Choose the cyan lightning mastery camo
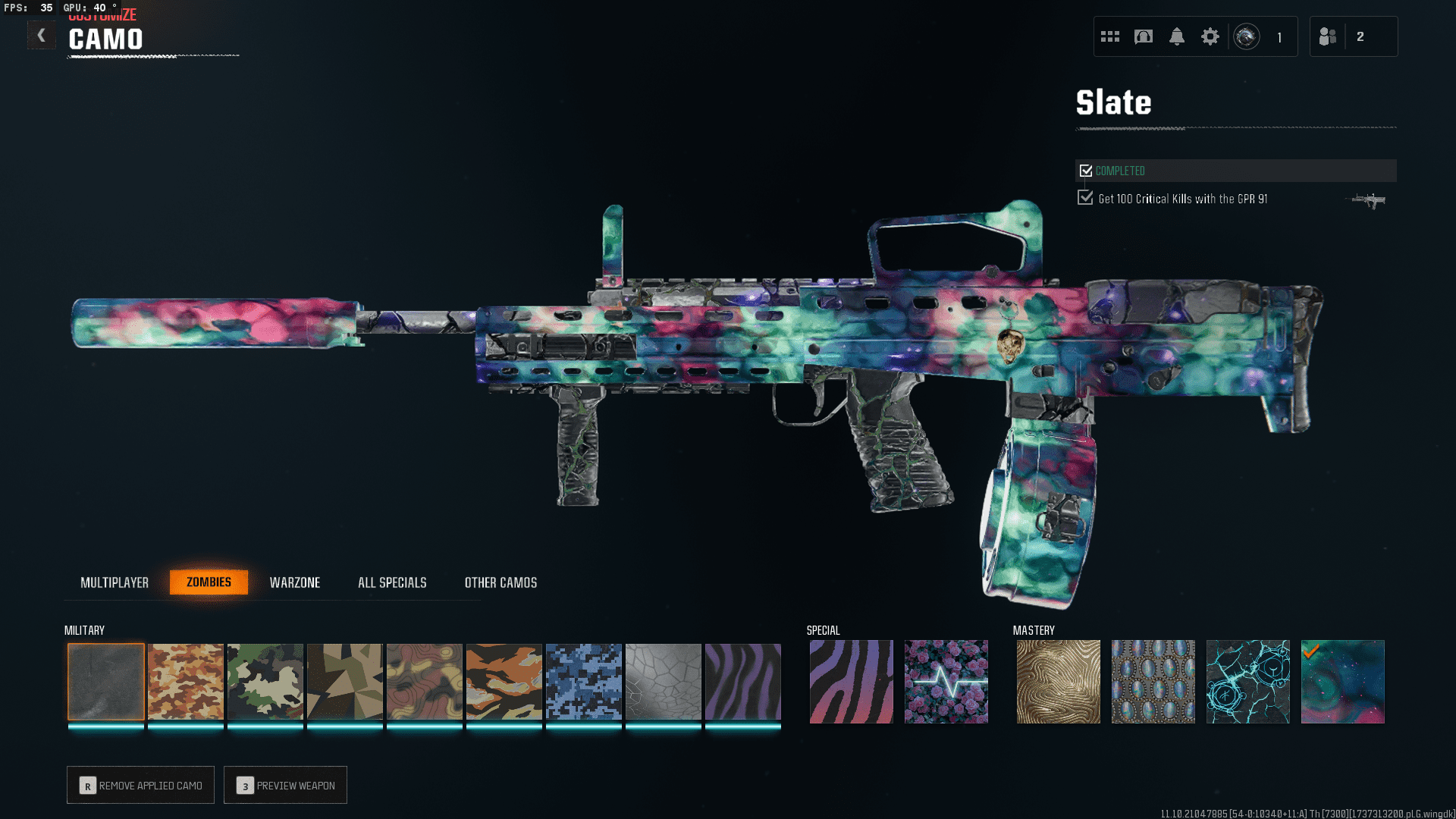 [x=1248, y=682]
